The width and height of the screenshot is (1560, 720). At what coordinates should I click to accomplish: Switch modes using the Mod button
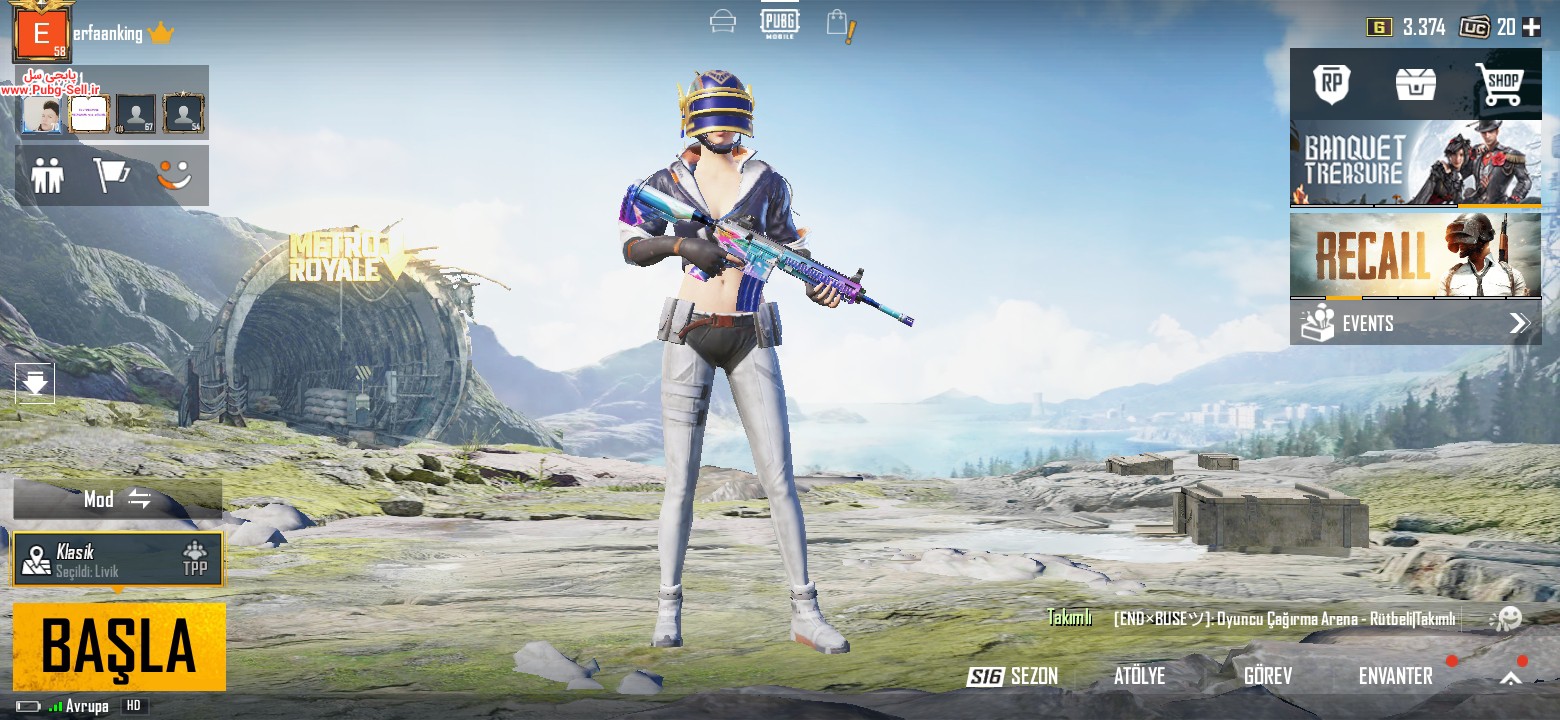tap(117, 499)
